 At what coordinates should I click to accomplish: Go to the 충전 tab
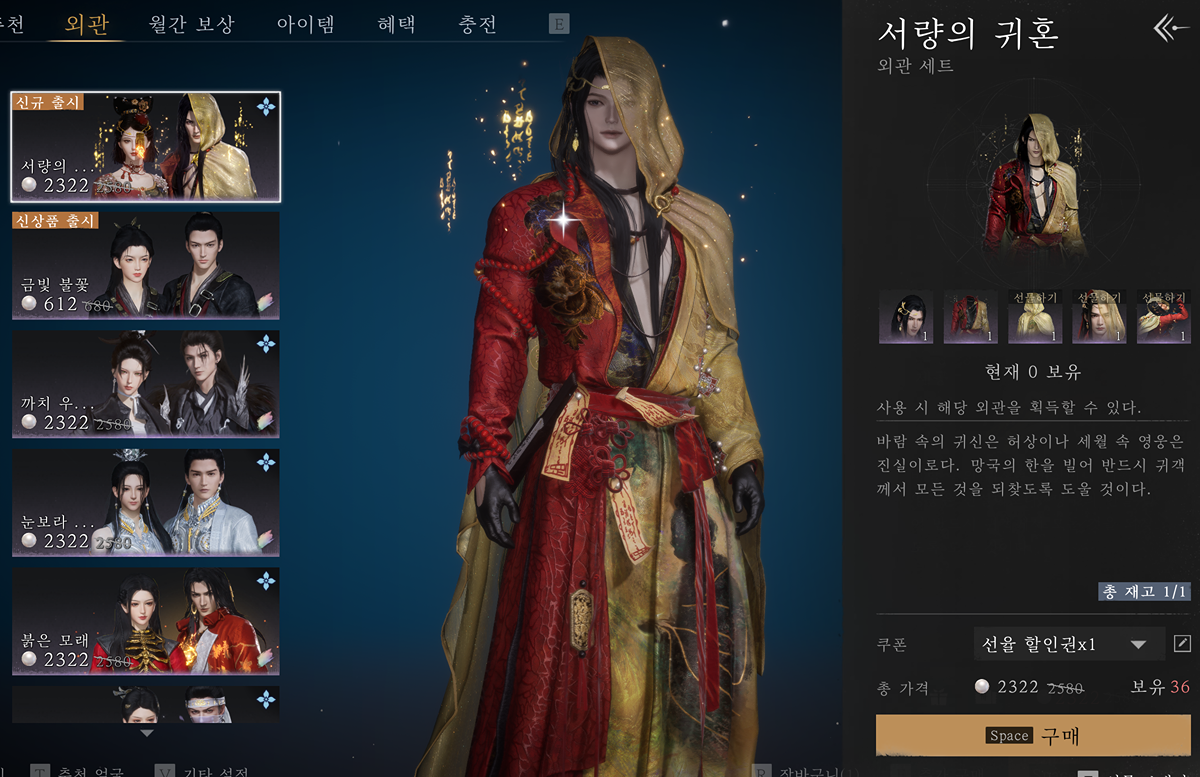click(477, 24)
